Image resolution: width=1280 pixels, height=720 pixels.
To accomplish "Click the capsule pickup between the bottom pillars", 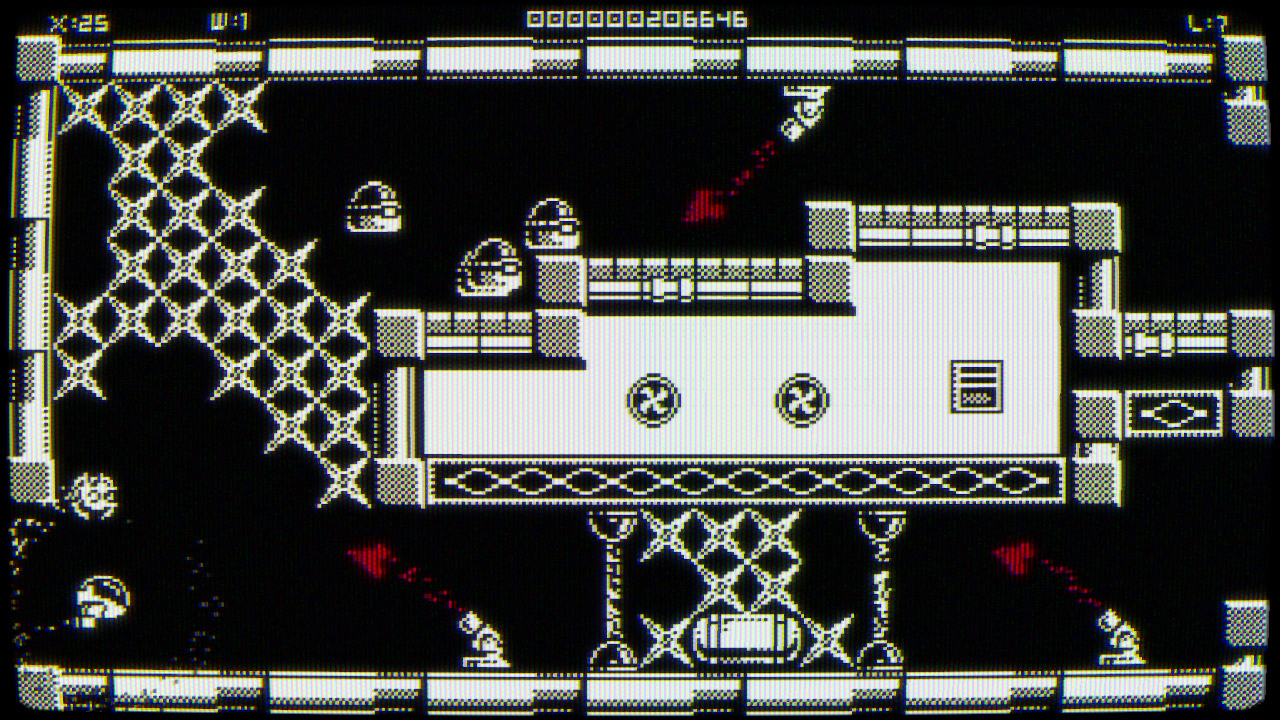I will tap(745, 637).
